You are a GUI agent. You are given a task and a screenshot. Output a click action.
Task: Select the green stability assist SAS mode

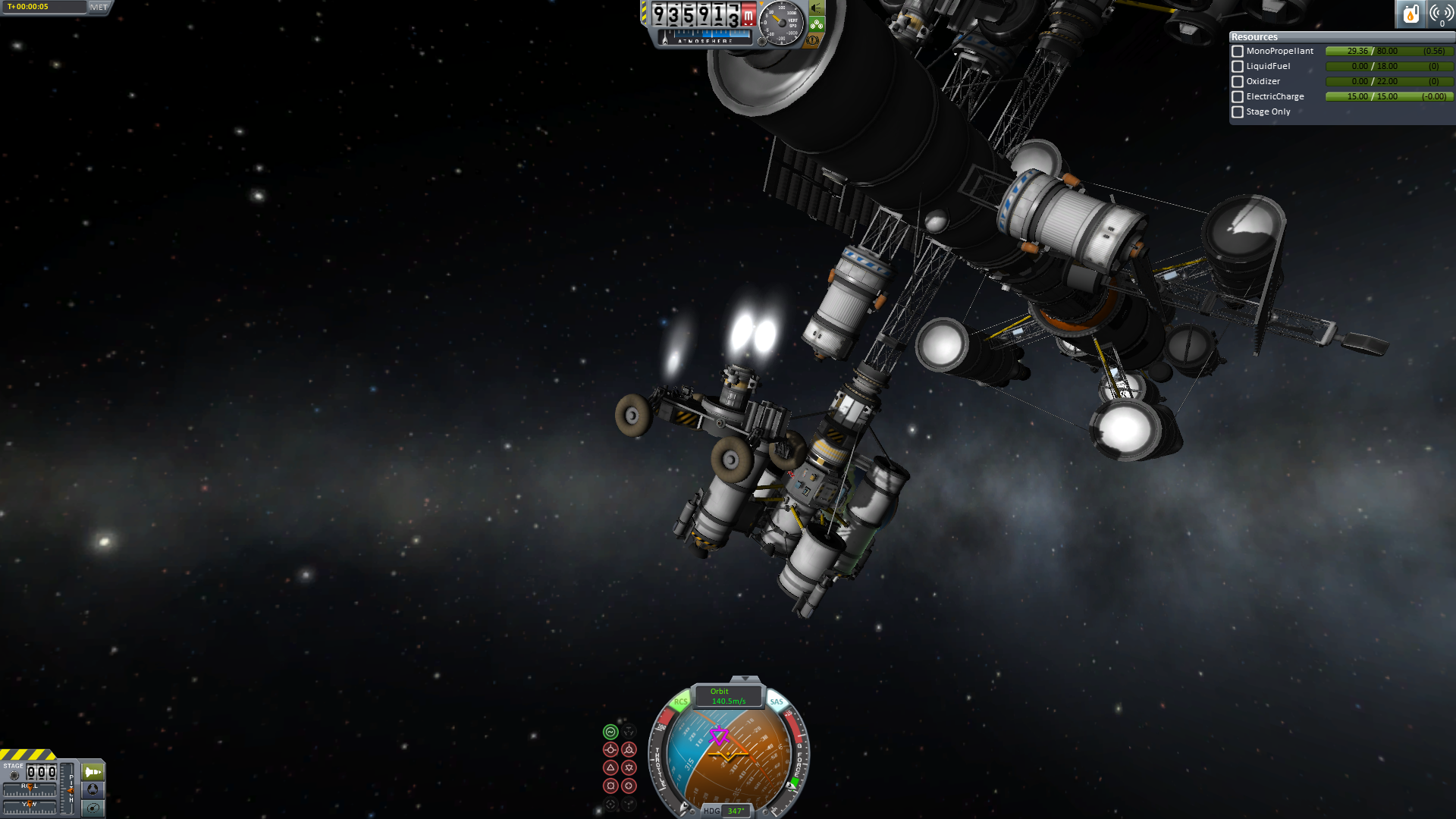[610, 732]
